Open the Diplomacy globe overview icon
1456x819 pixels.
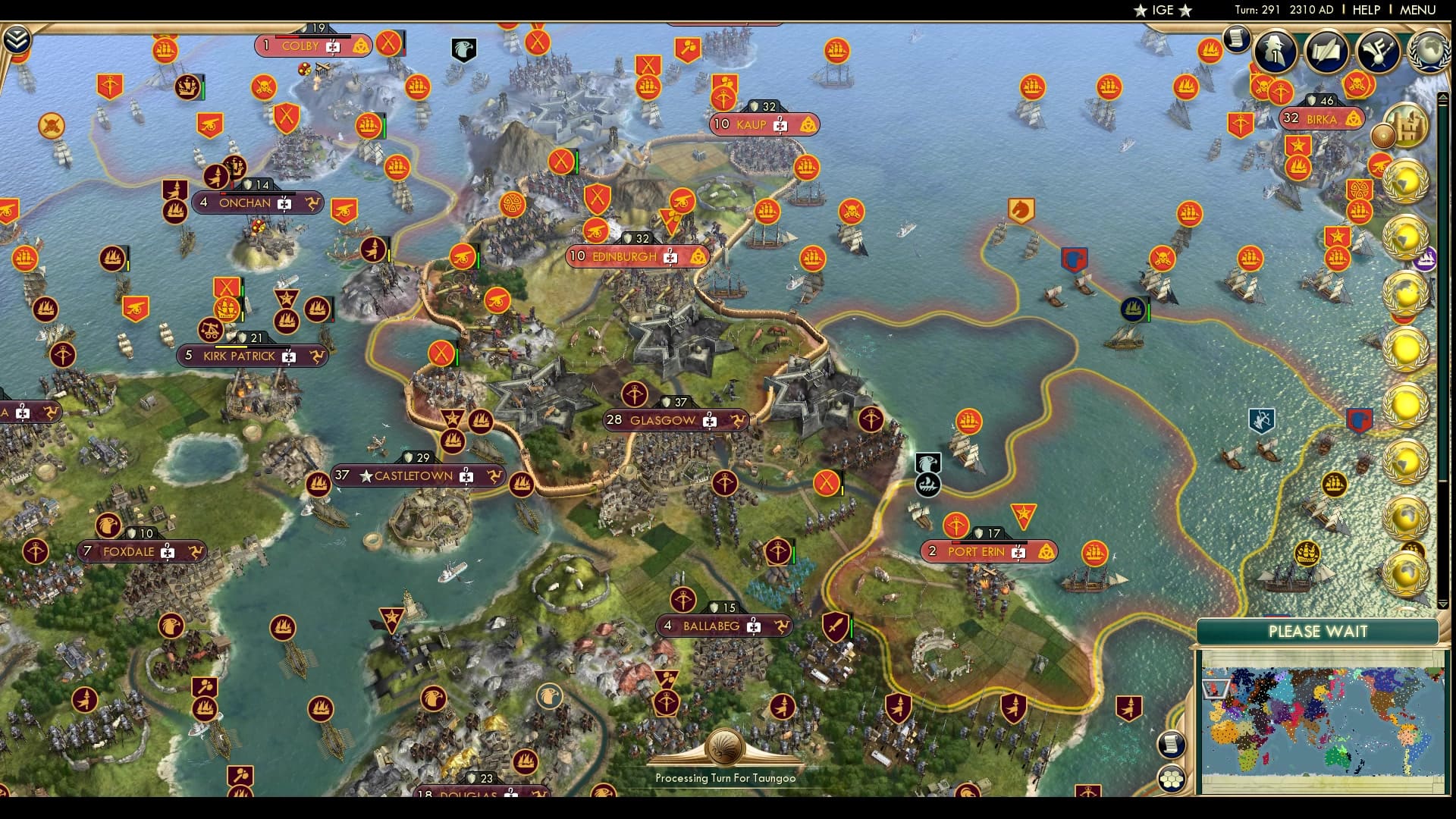pos(1429,52)
